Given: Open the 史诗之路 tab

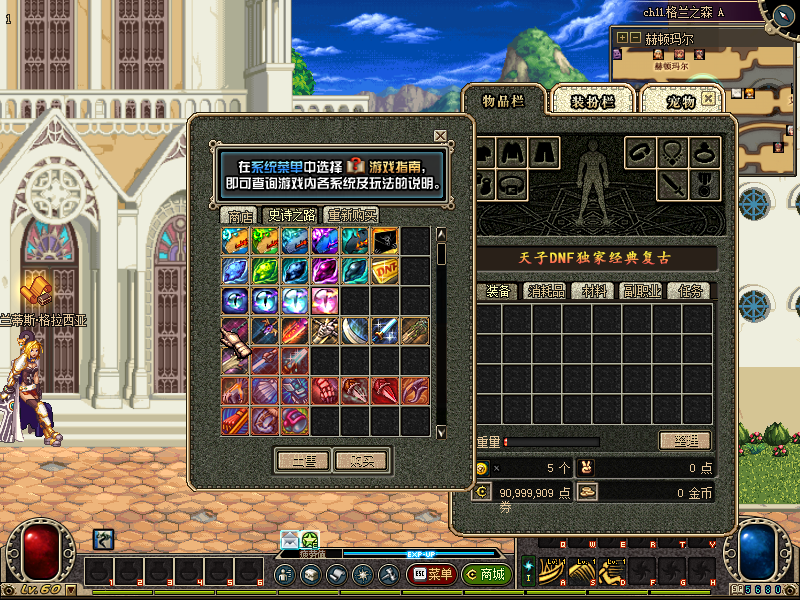Looking at the screenshot, I should pos(291,215).
